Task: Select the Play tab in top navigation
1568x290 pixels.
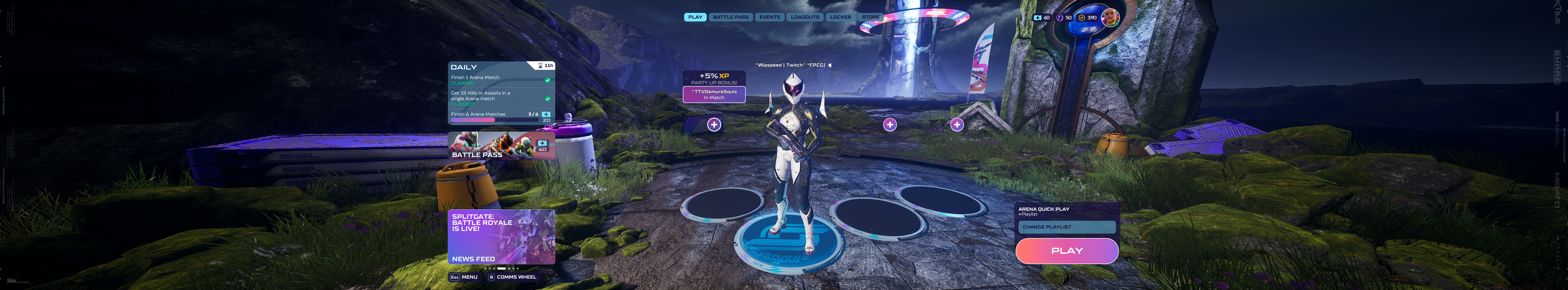Action: pyautogui.click(x=695, y=17)
